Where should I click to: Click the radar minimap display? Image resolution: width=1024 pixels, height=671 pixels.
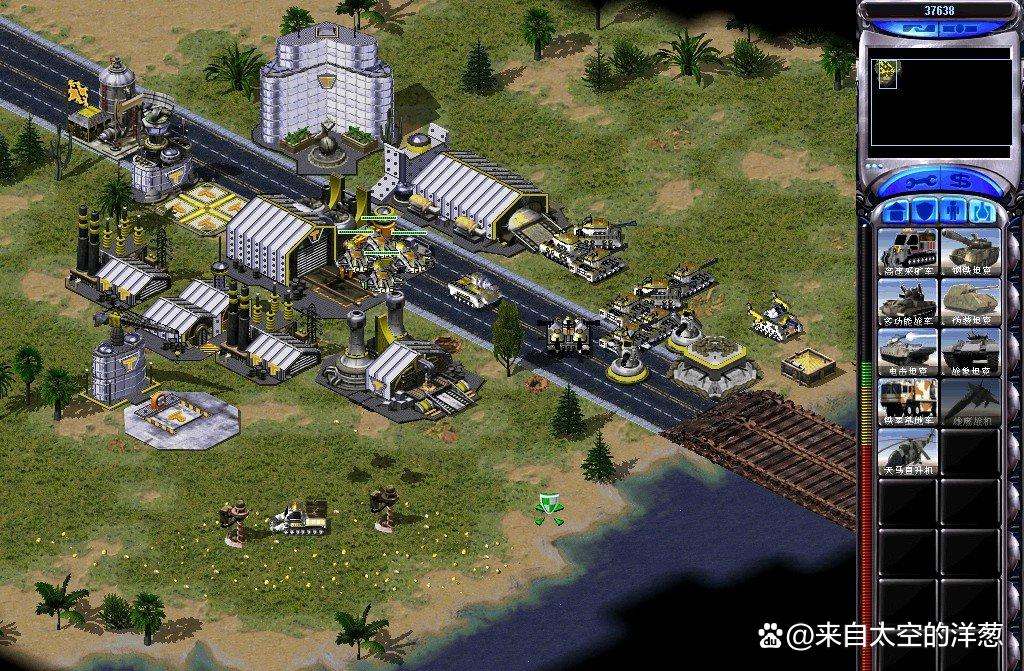coord(940,100)
